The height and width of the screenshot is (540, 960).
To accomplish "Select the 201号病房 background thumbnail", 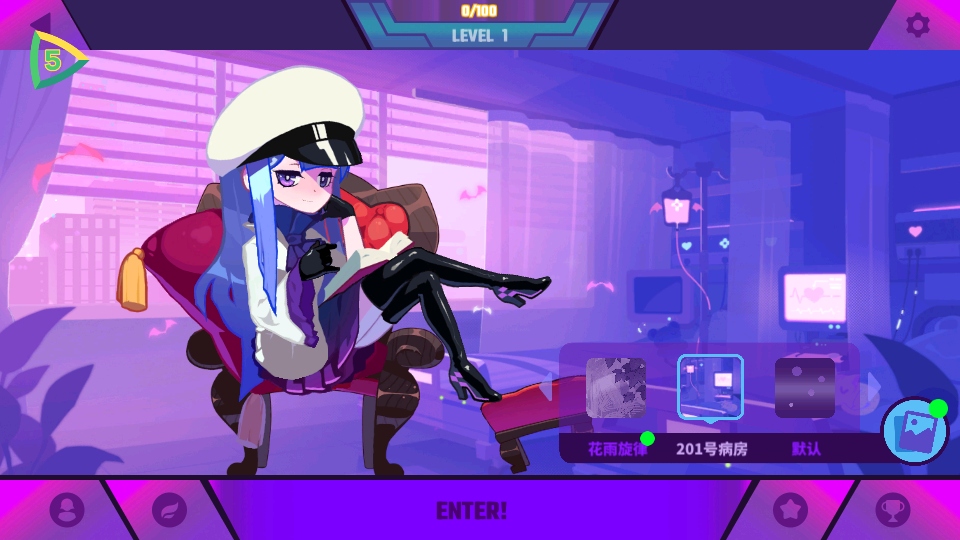I will [x=710, y=388].
